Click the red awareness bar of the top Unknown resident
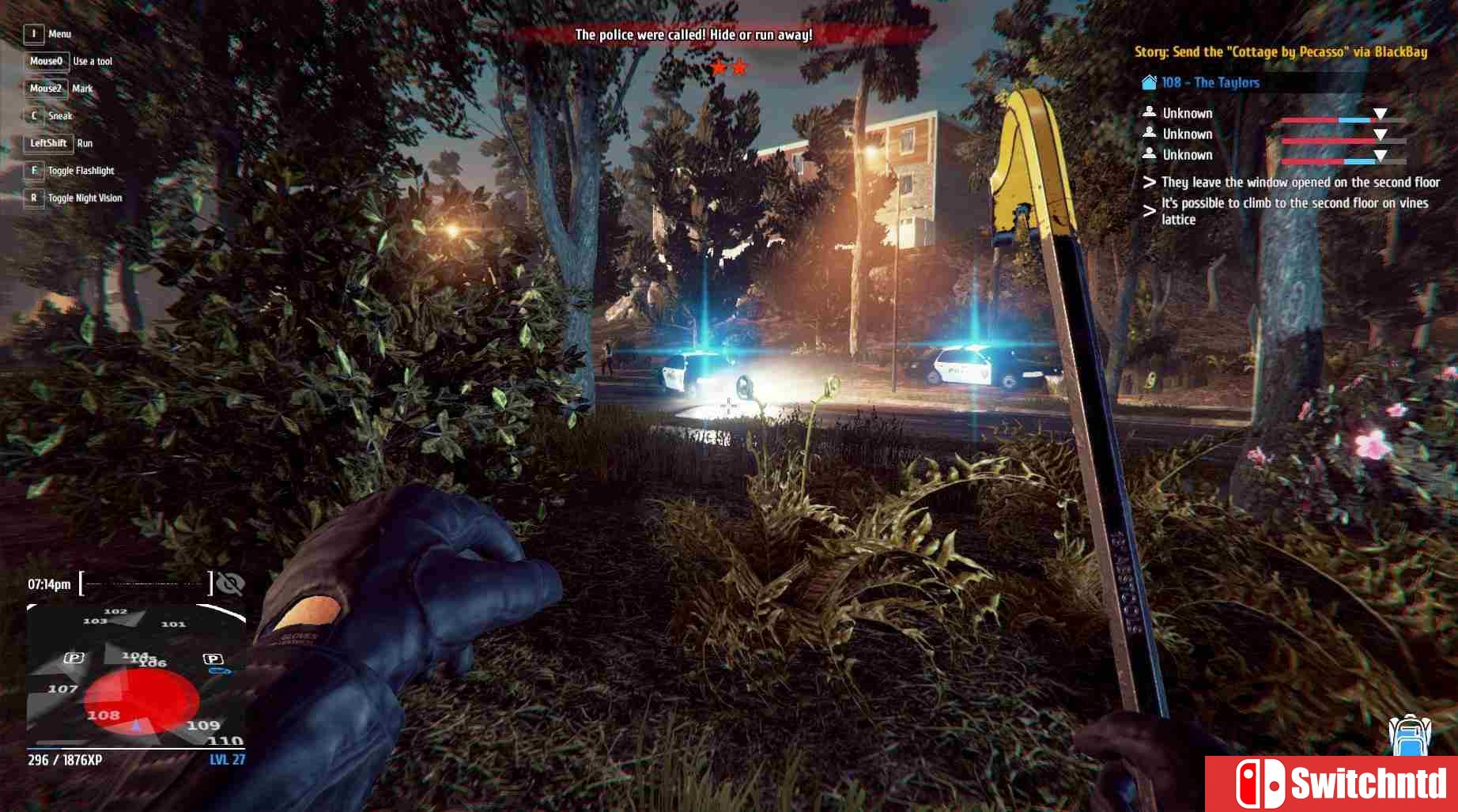The width and height of the screenshot is (1458, 812). [x=1308, y=120]
